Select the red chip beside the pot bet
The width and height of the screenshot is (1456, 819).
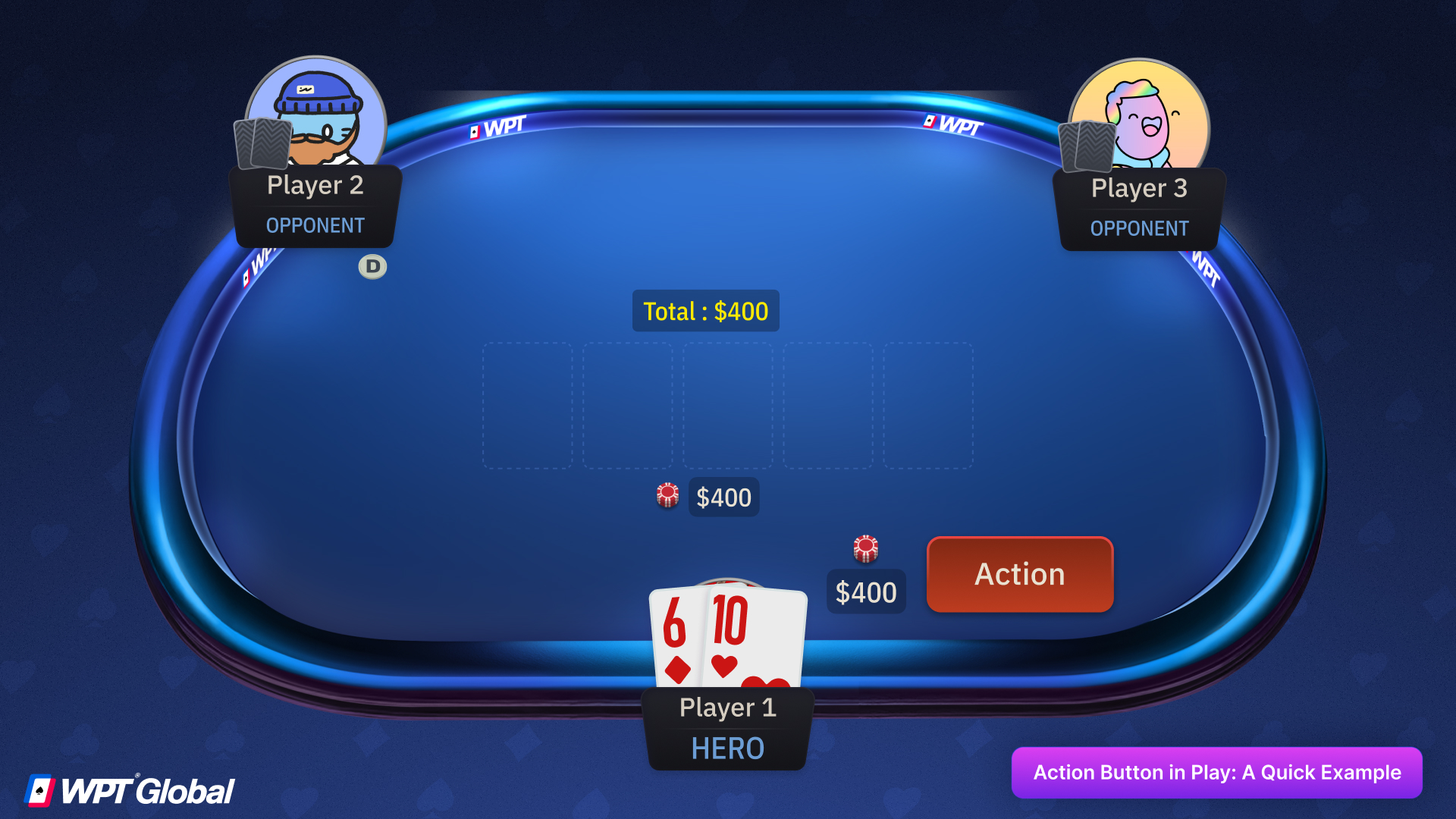point(667,496)
